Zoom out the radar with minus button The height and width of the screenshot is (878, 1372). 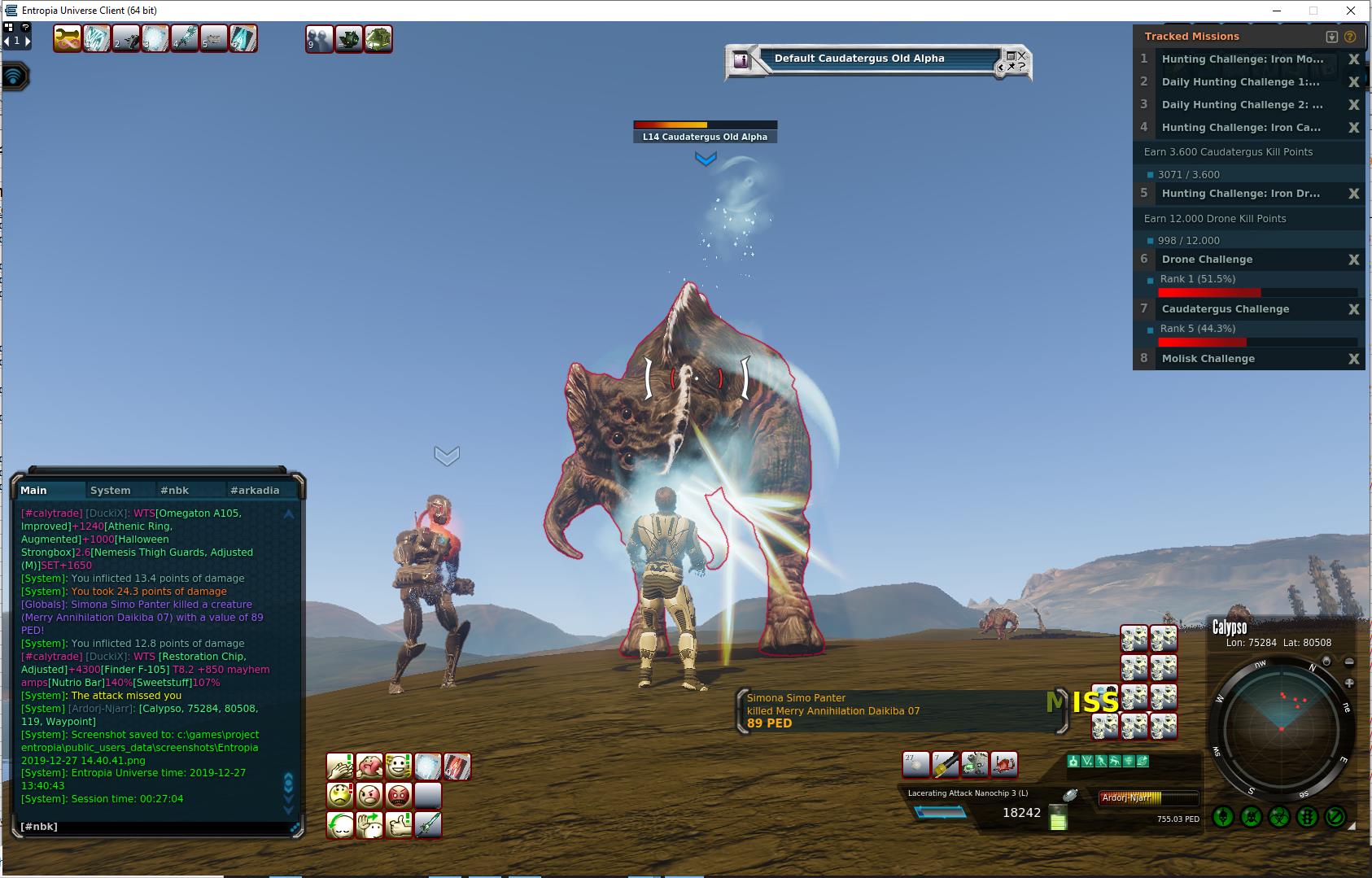(1349, 662)
